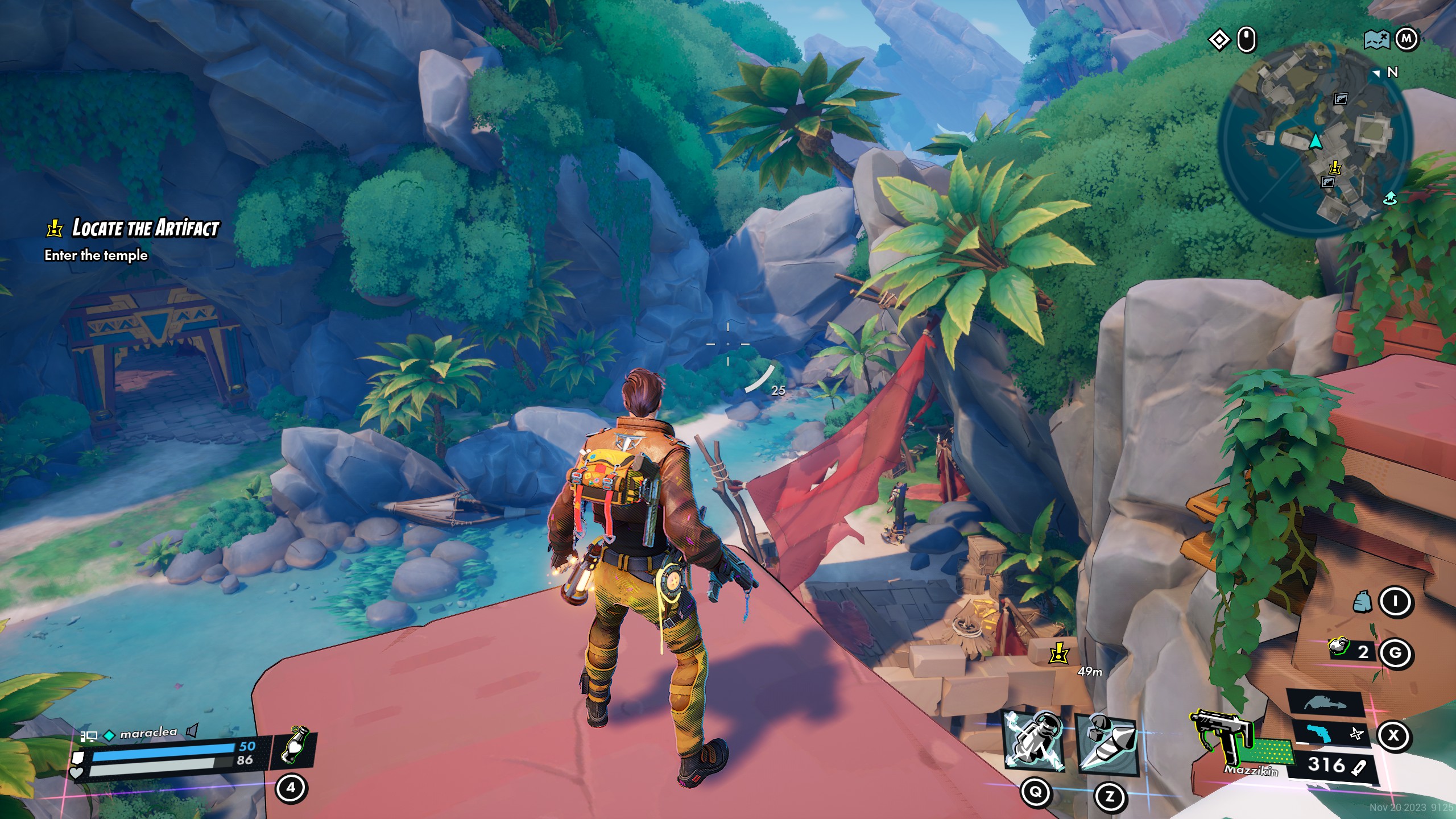Click the cyan extraction arrow on minimap
Image resolution: width=1456 pixels, height=819 pixels.
(1389, 198)
